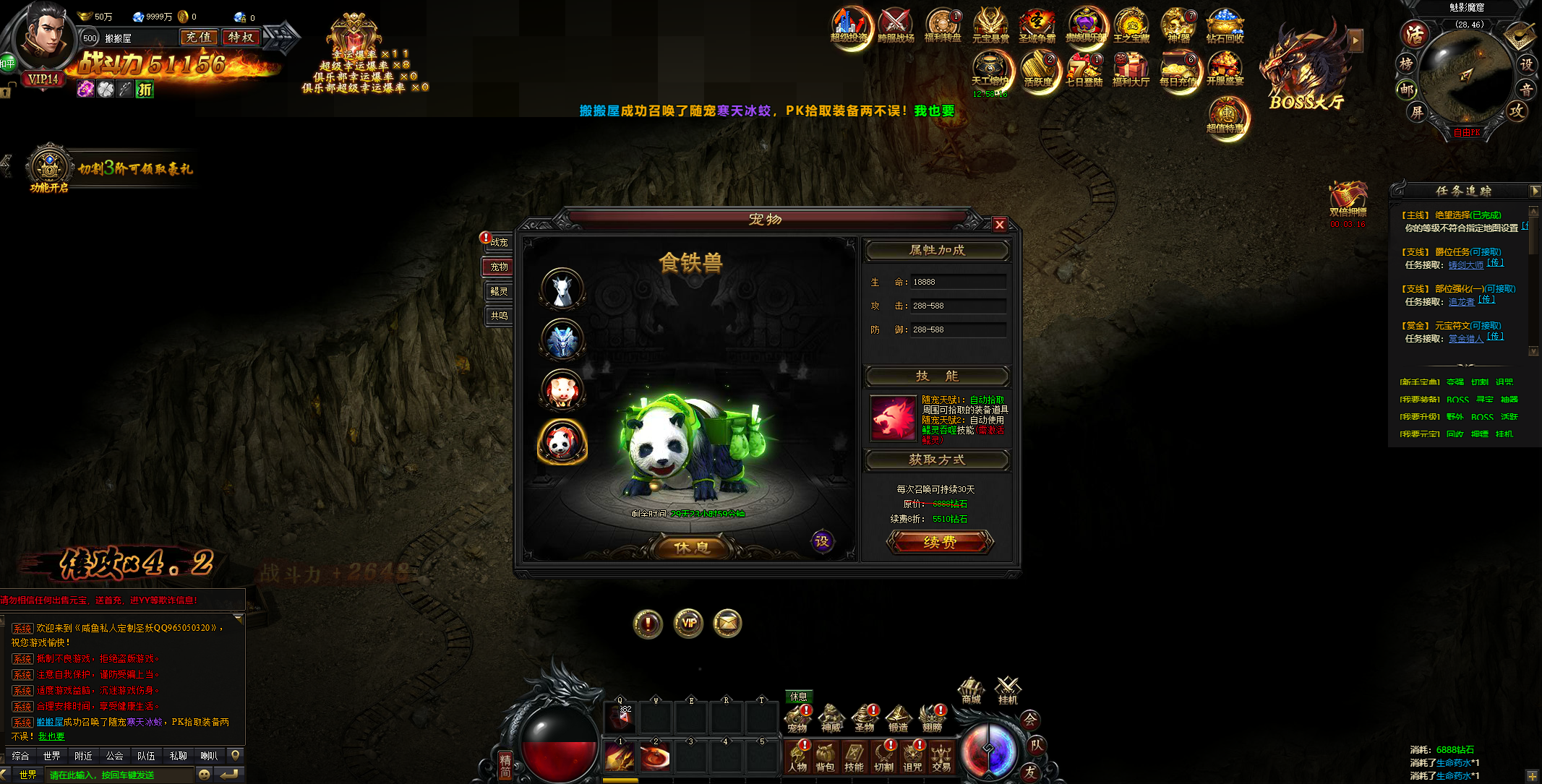This screenshot has width=1542, height=784.
Task: Click the 充值 recharge button
Action: pyautogui.click(x=199, y=38)
